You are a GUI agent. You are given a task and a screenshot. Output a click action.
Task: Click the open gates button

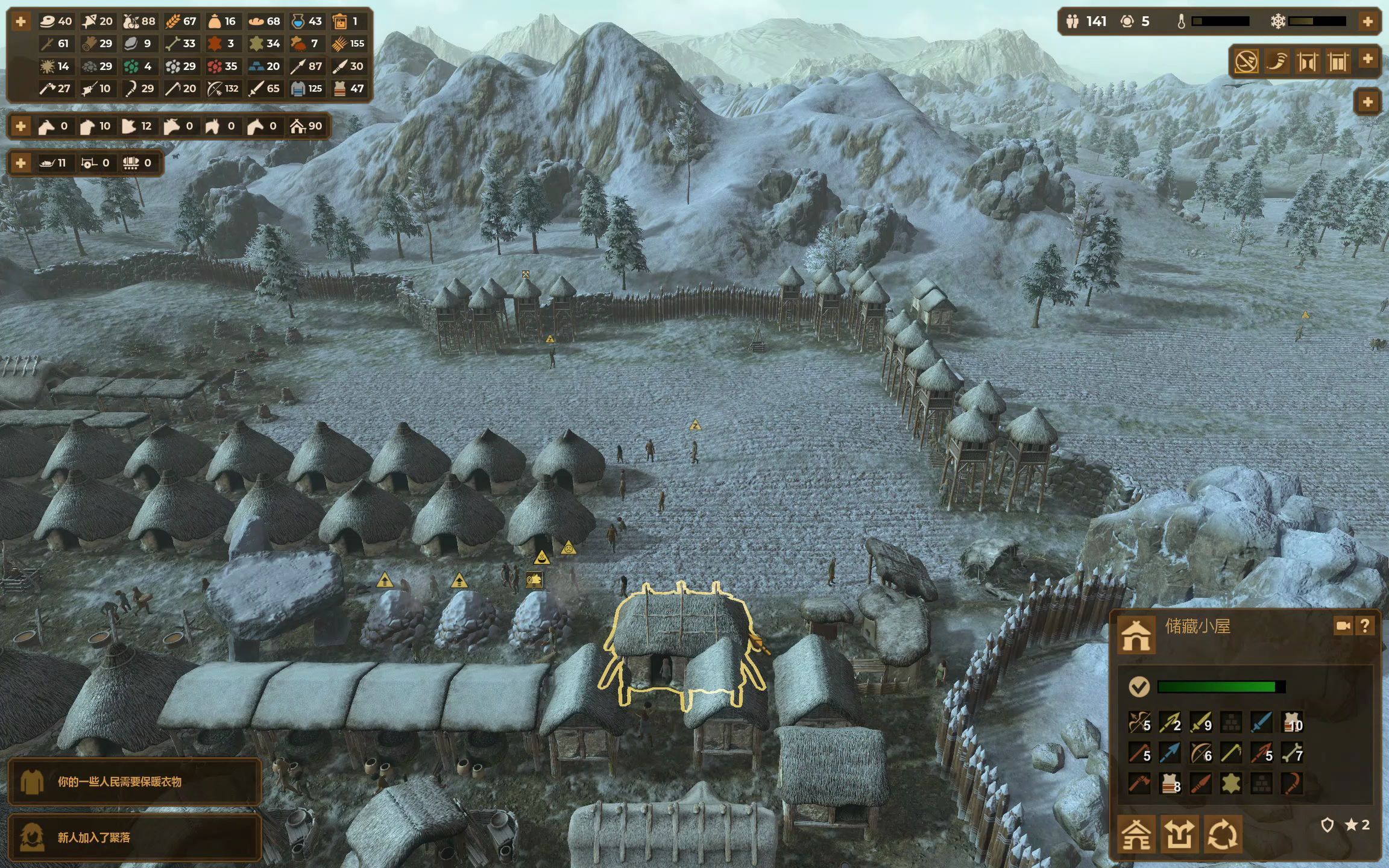point(1307,61)
